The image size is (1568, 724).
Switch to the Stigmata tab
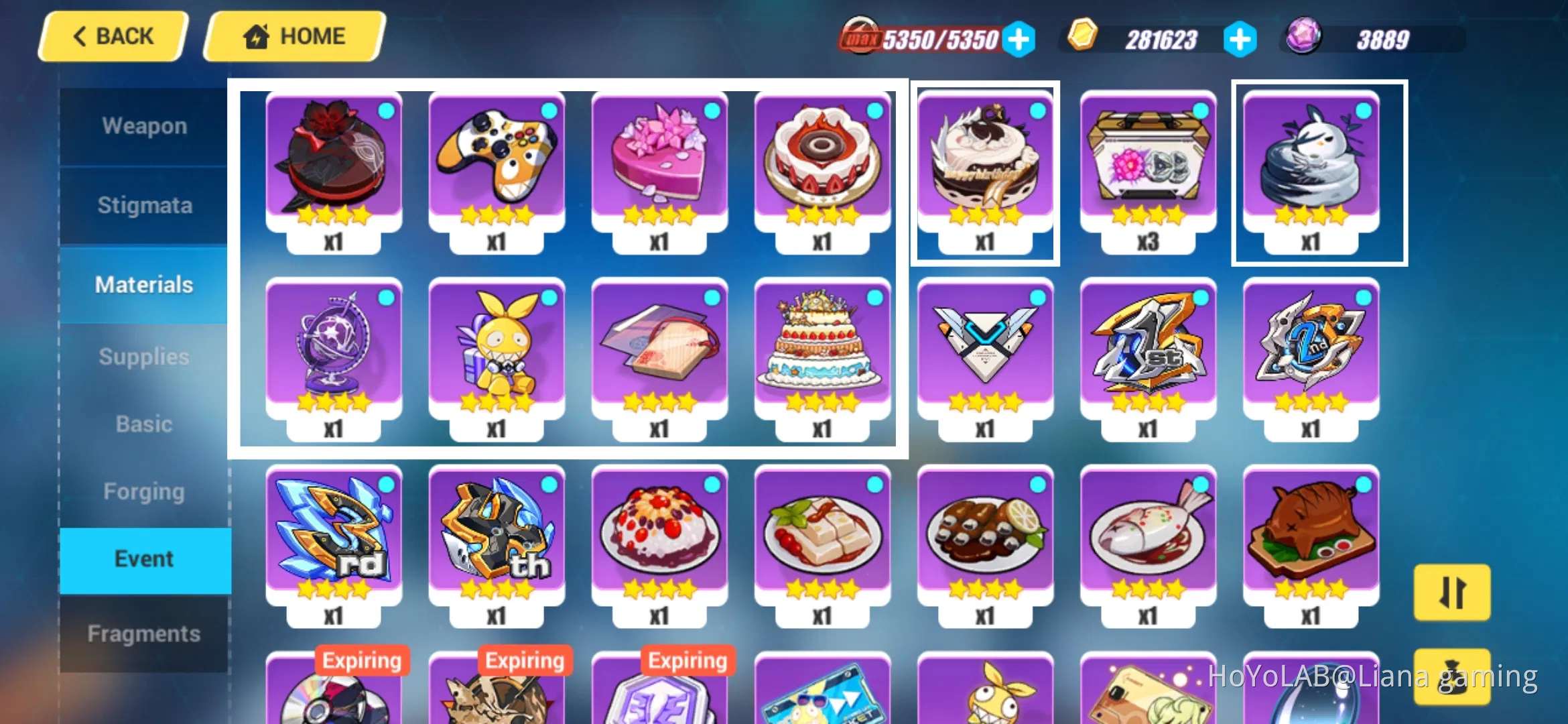tap(143, 205)
